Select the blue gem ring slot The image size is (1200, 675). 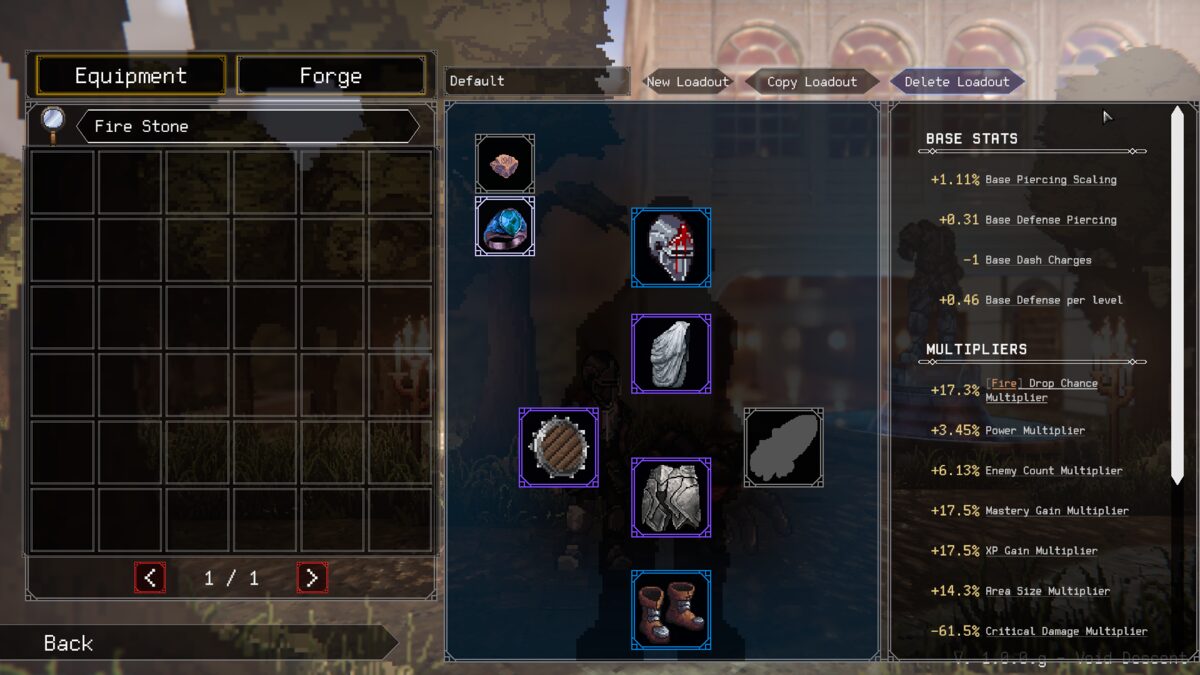click(505, 226)
